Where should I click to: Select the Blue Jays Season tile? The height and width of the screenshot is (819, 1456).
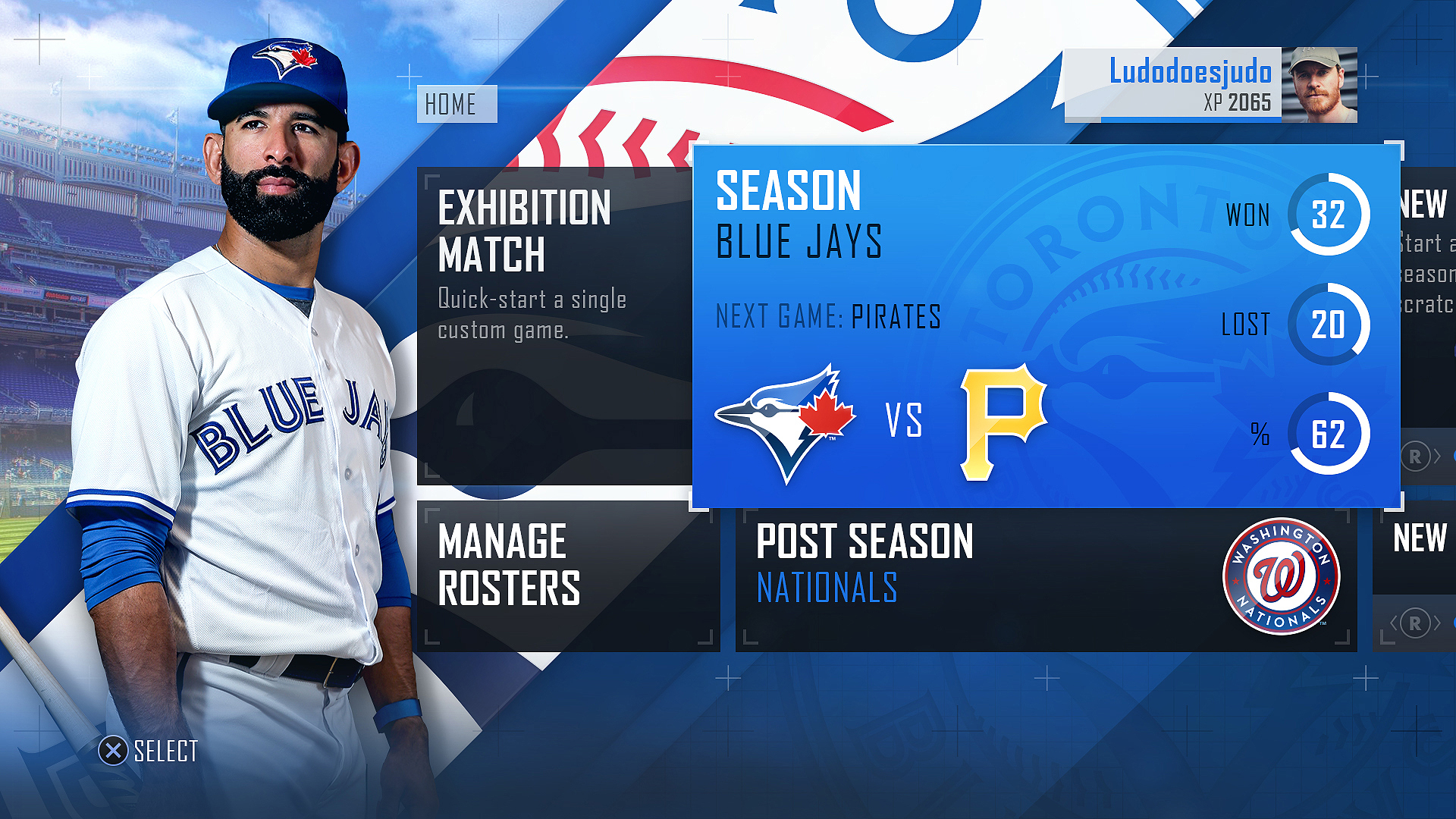[x=1045, y=326]
